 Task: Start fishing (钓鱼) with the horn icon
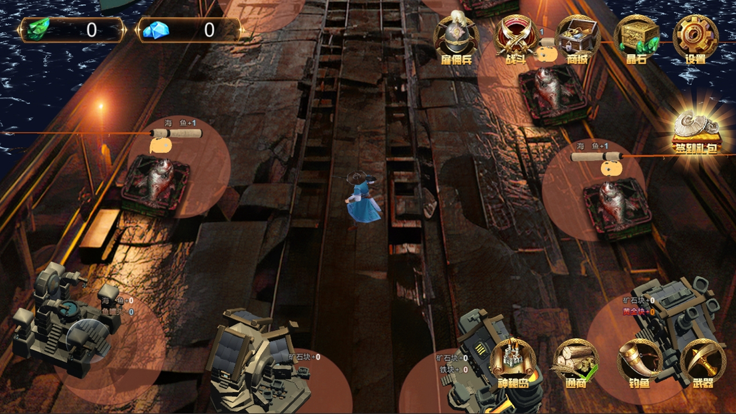[640, 364]
